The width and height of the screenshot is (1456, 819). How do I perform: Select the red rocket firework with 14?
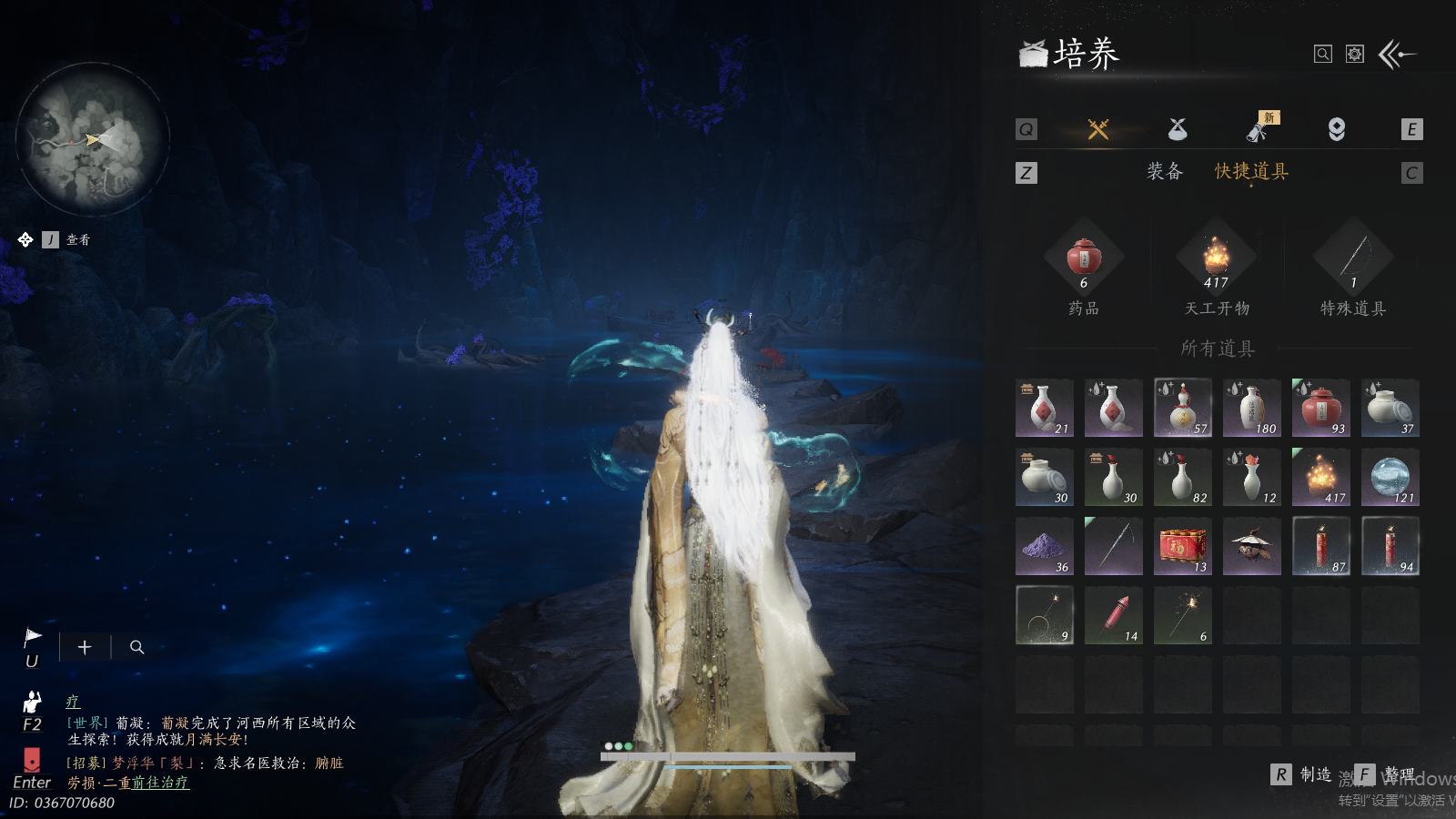[1113, 615]
